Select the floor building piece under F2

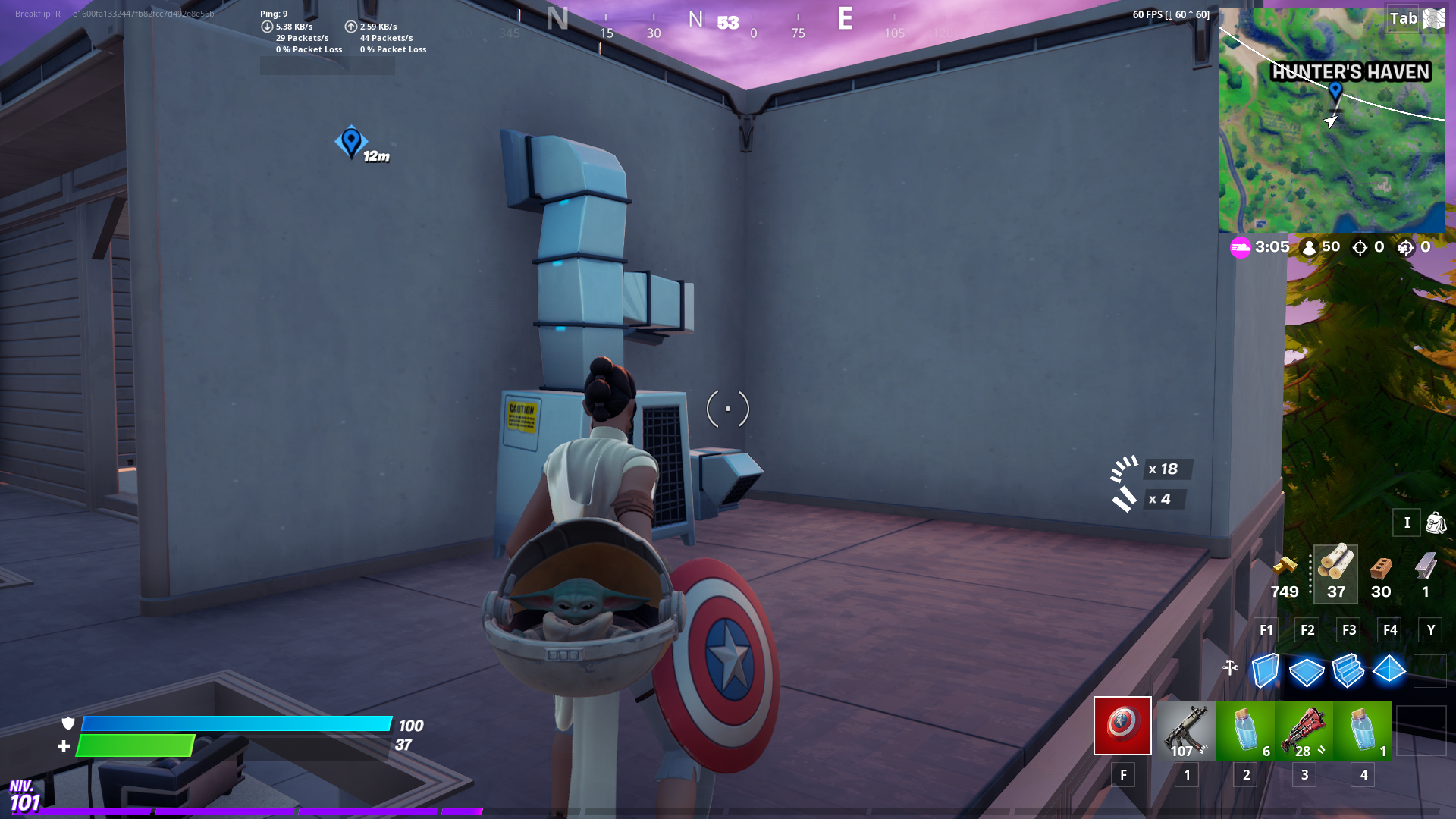(x=1306, y=670)
